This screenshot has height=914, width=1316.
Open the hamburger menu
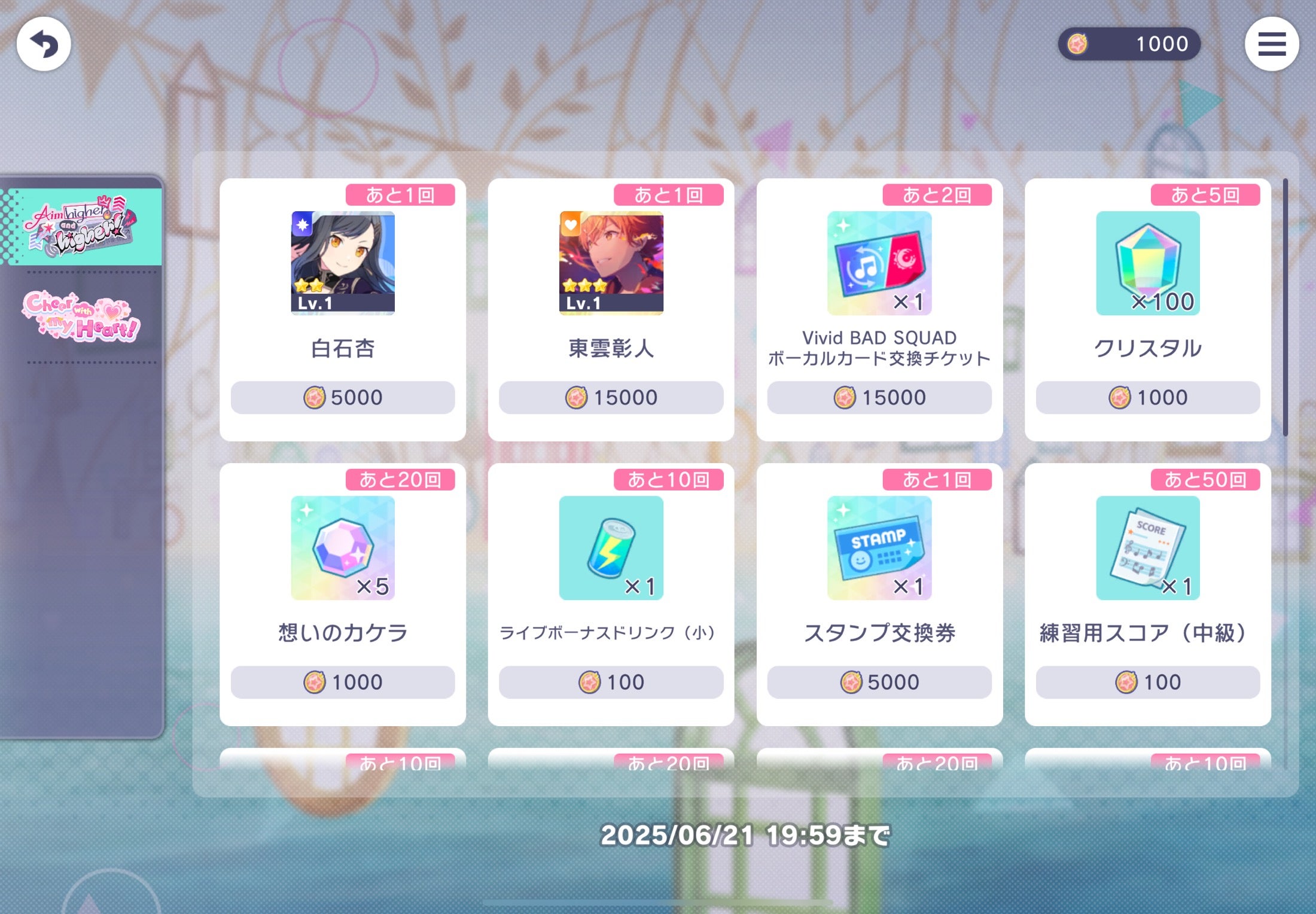1273,45
